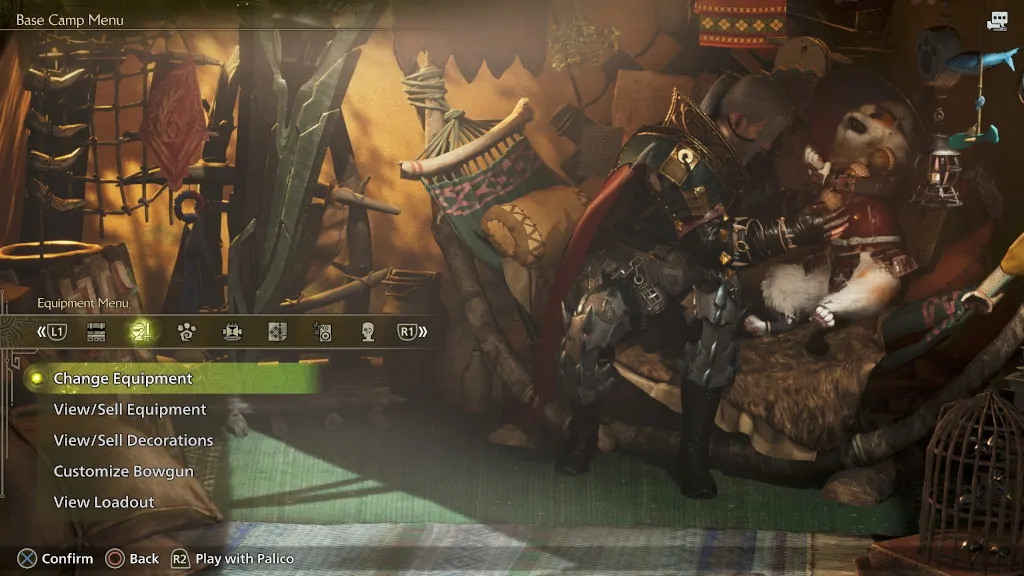Select View Loadout entry
The width and height of the screenshot is (1024, 576).
tap(104, 503)
